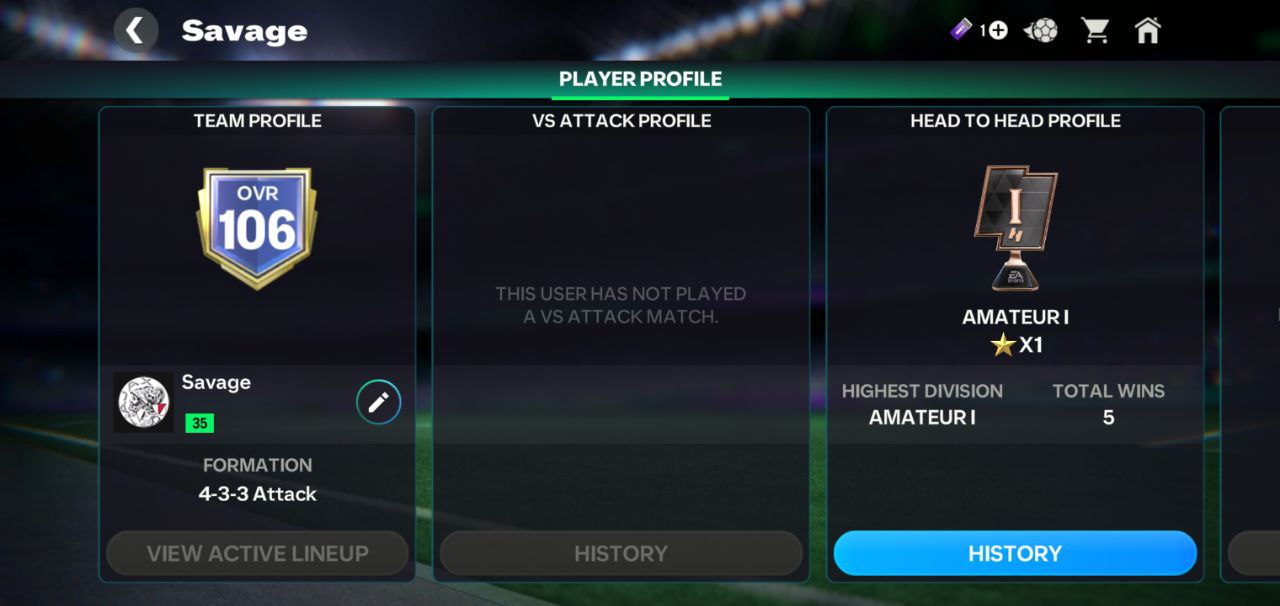Open the shopping cart store
The width and height of the screenshot is (1280, 606).
point(1095,31)
